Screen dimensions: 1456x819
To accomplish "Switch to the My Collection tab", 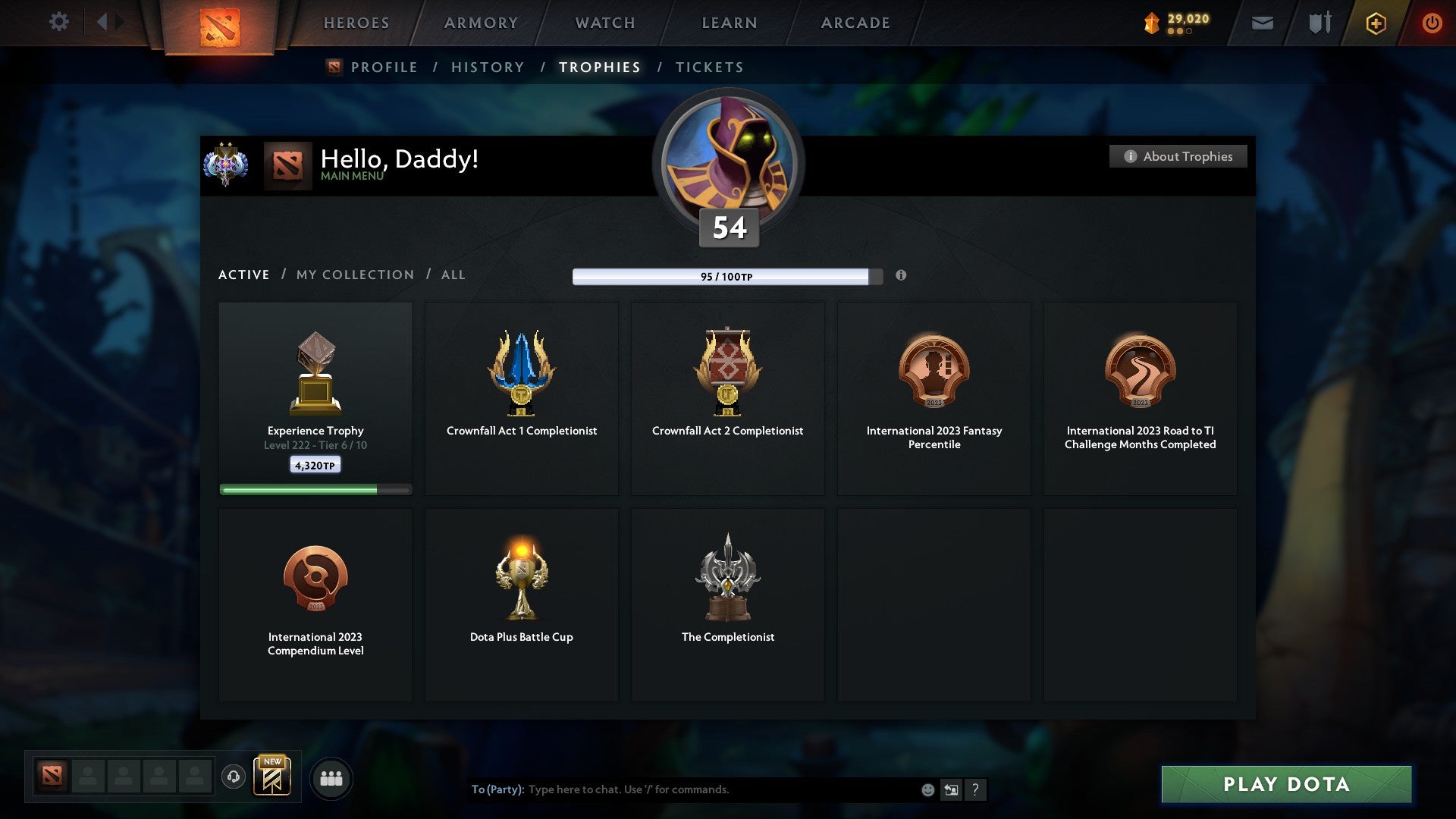I will point(354,275).
